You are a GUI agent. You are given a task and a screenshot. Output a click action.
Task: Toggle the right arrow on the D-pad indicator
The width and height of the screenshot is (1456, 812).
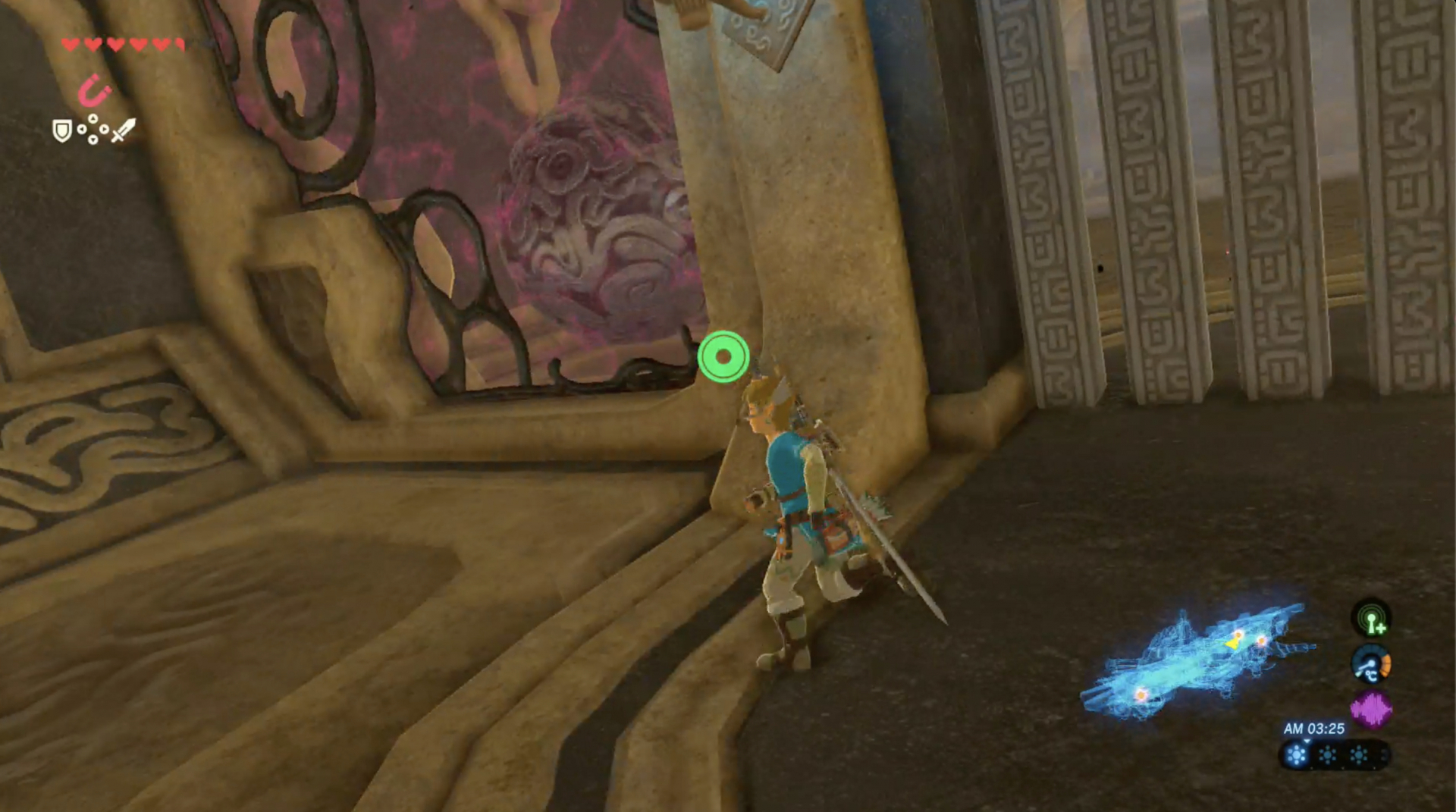coord(105,129)
